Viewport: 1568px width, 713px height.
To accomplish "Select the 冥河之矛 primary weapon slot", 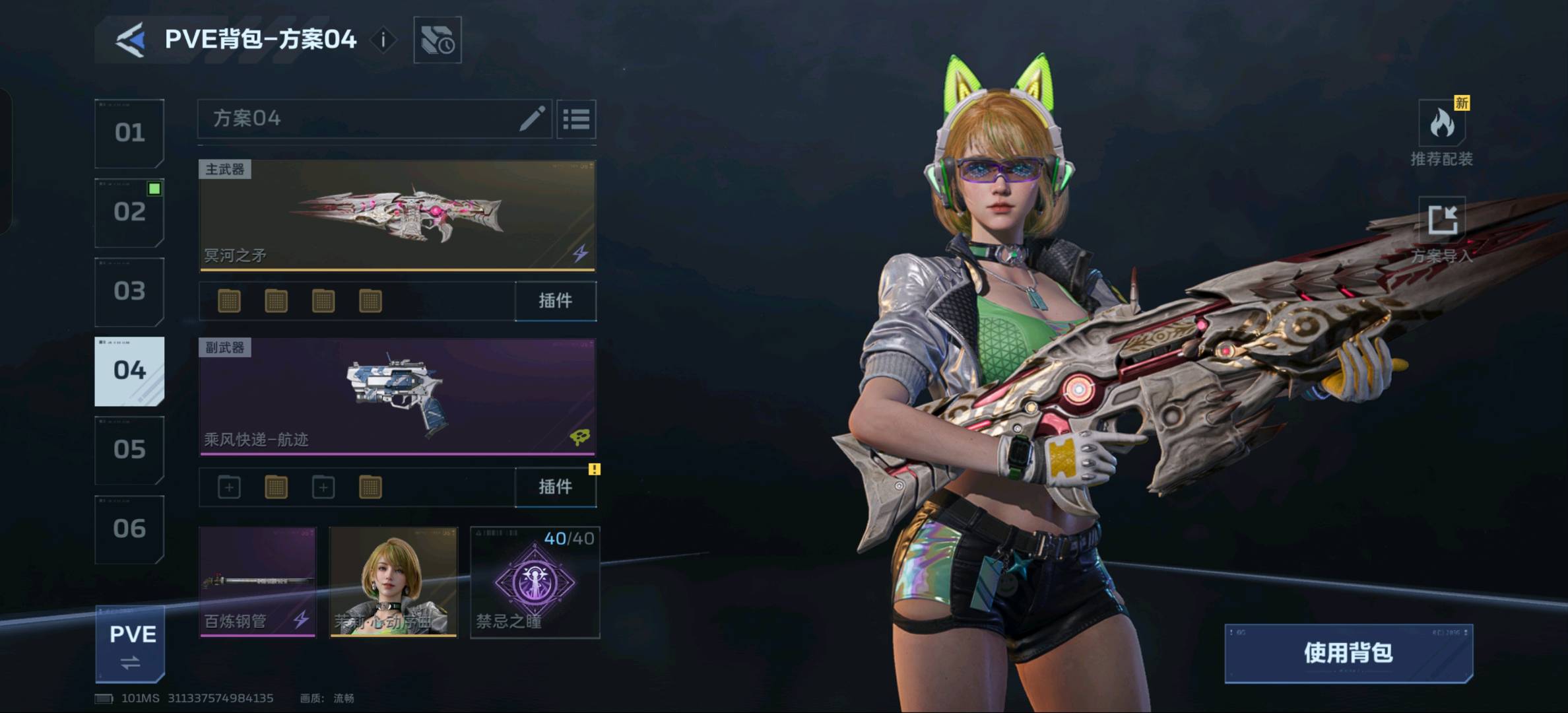I will pyautogui.click(x=397, y=215).
